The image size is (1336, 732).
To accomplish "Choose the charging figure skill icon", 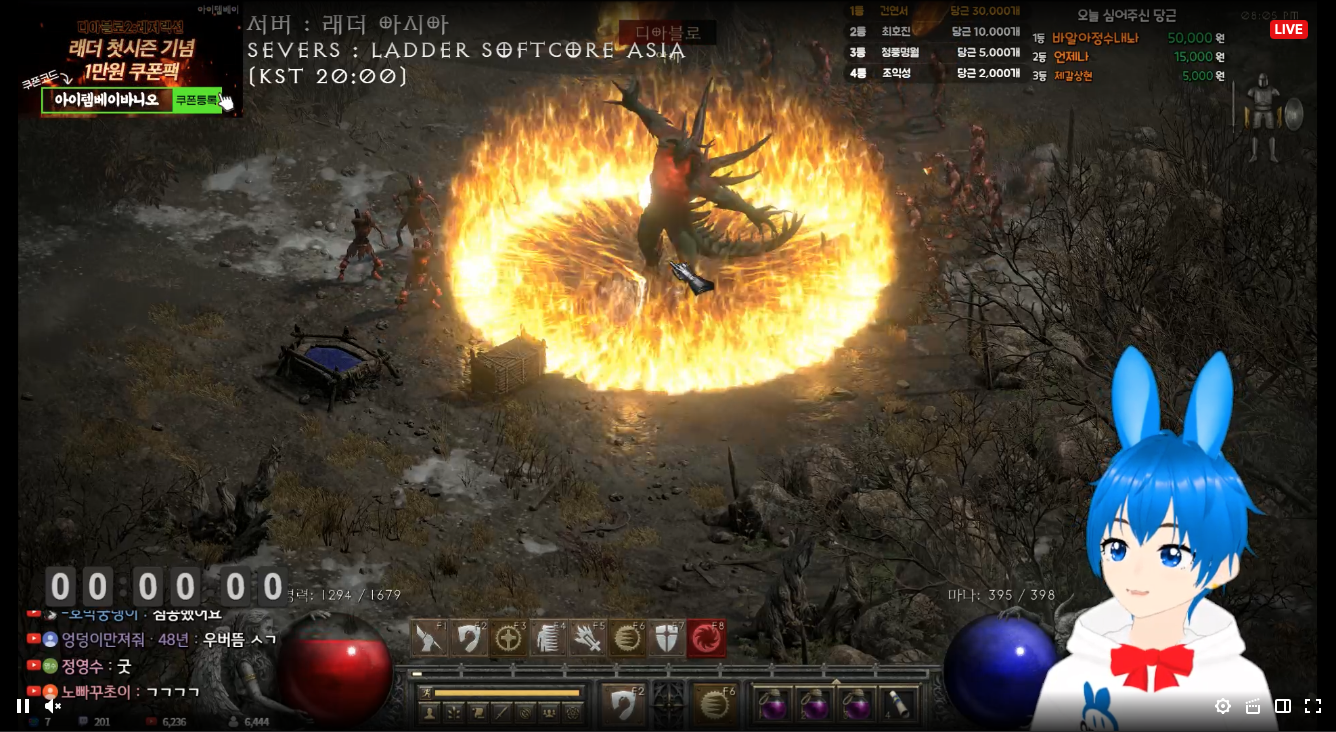I will pos(548,638).
